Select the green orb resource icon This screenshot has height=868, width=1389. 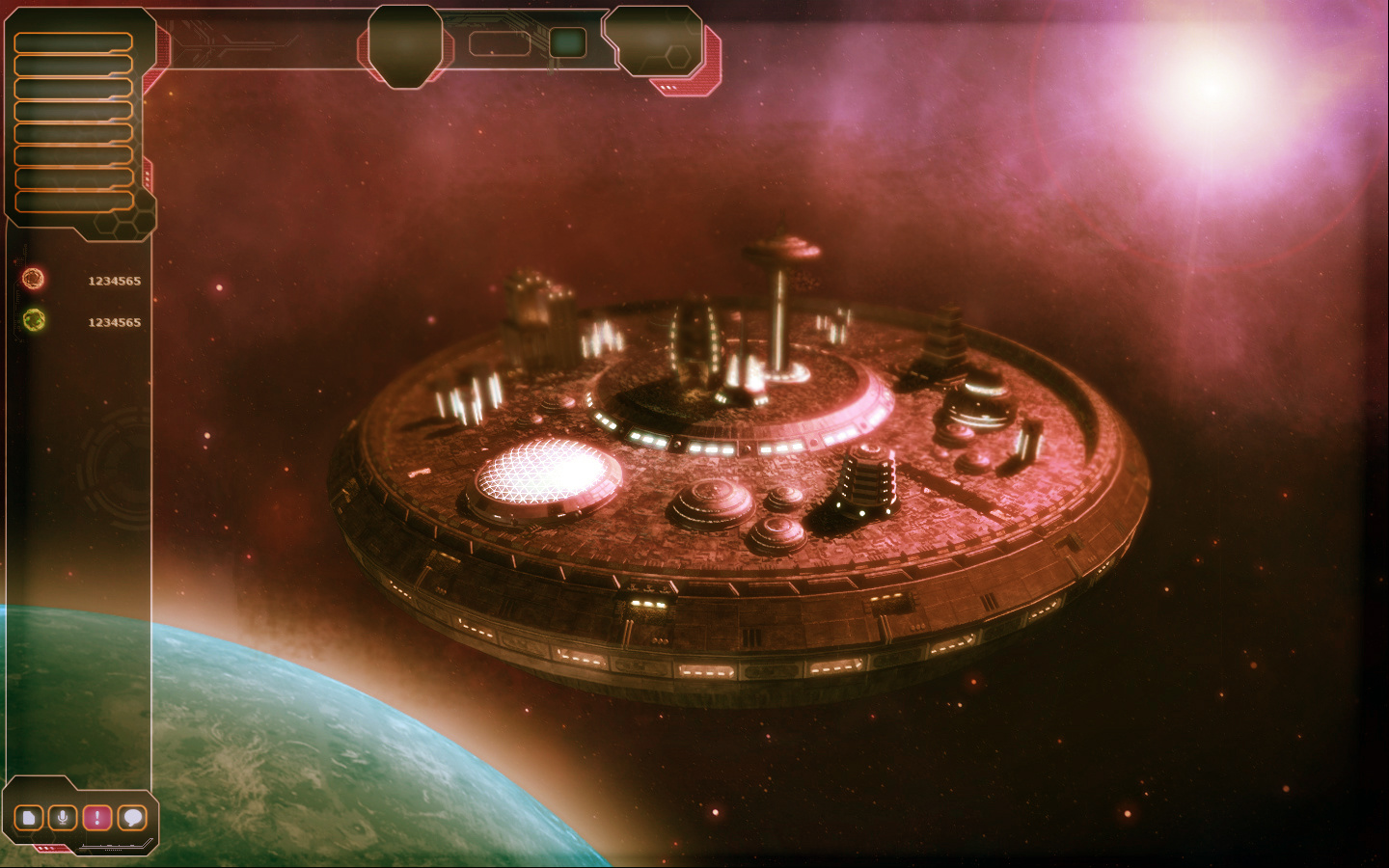pos(34,320)
